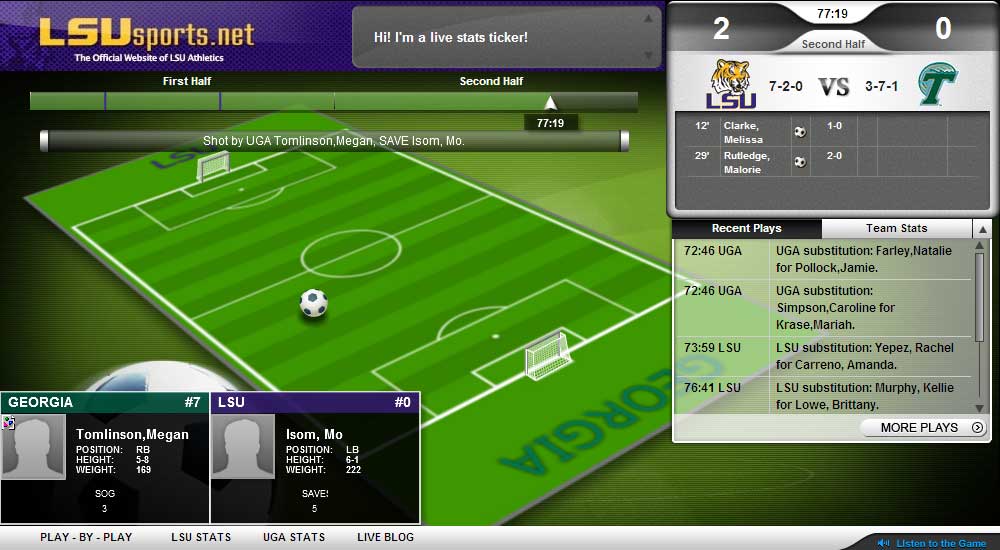Switch to the Team Stats tab
This screenshot has width=1000, height=550.
coord(896,229)
